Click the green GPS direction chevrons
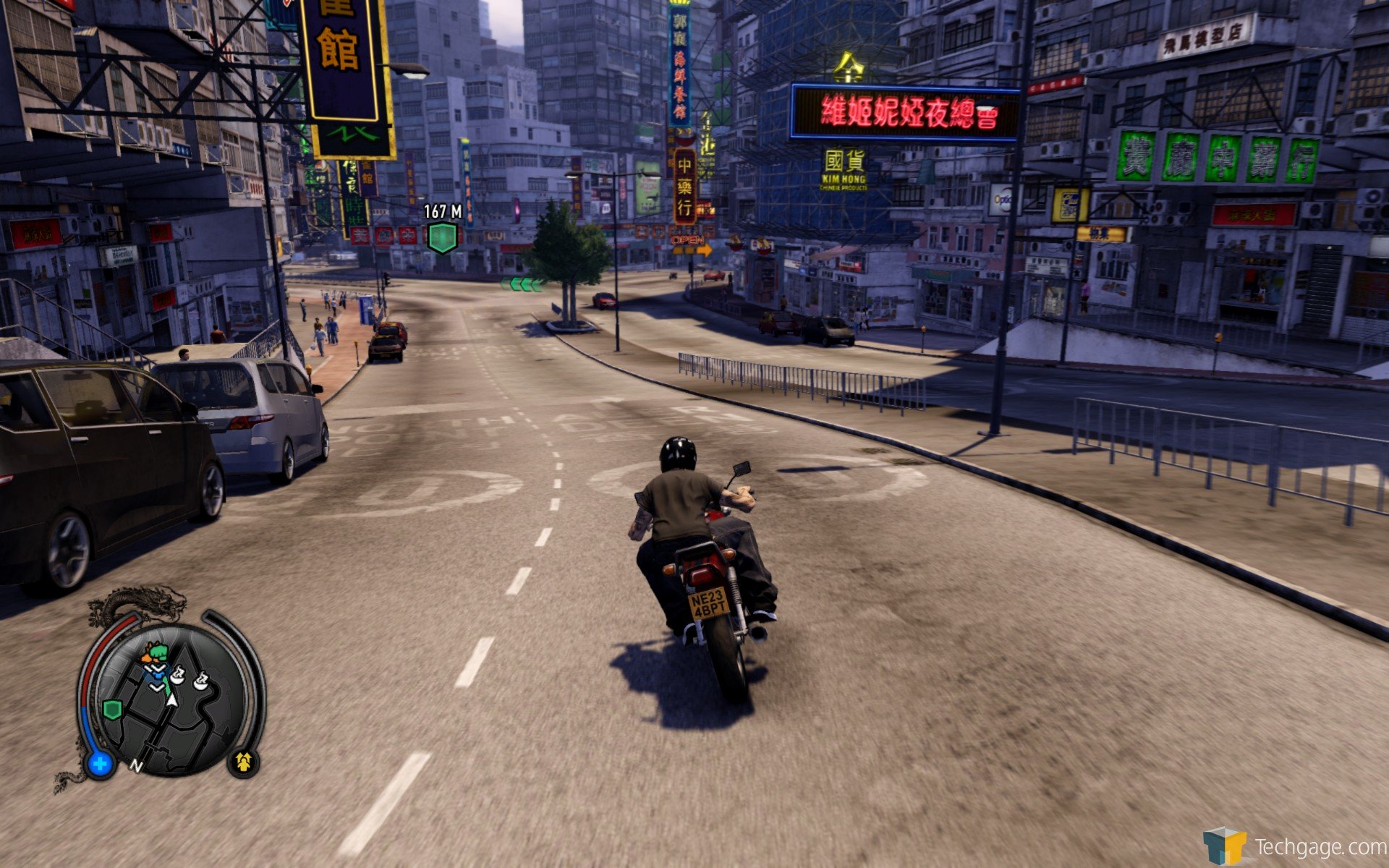The height and width of the screenshot is (868, 1389). click(522, 284)
